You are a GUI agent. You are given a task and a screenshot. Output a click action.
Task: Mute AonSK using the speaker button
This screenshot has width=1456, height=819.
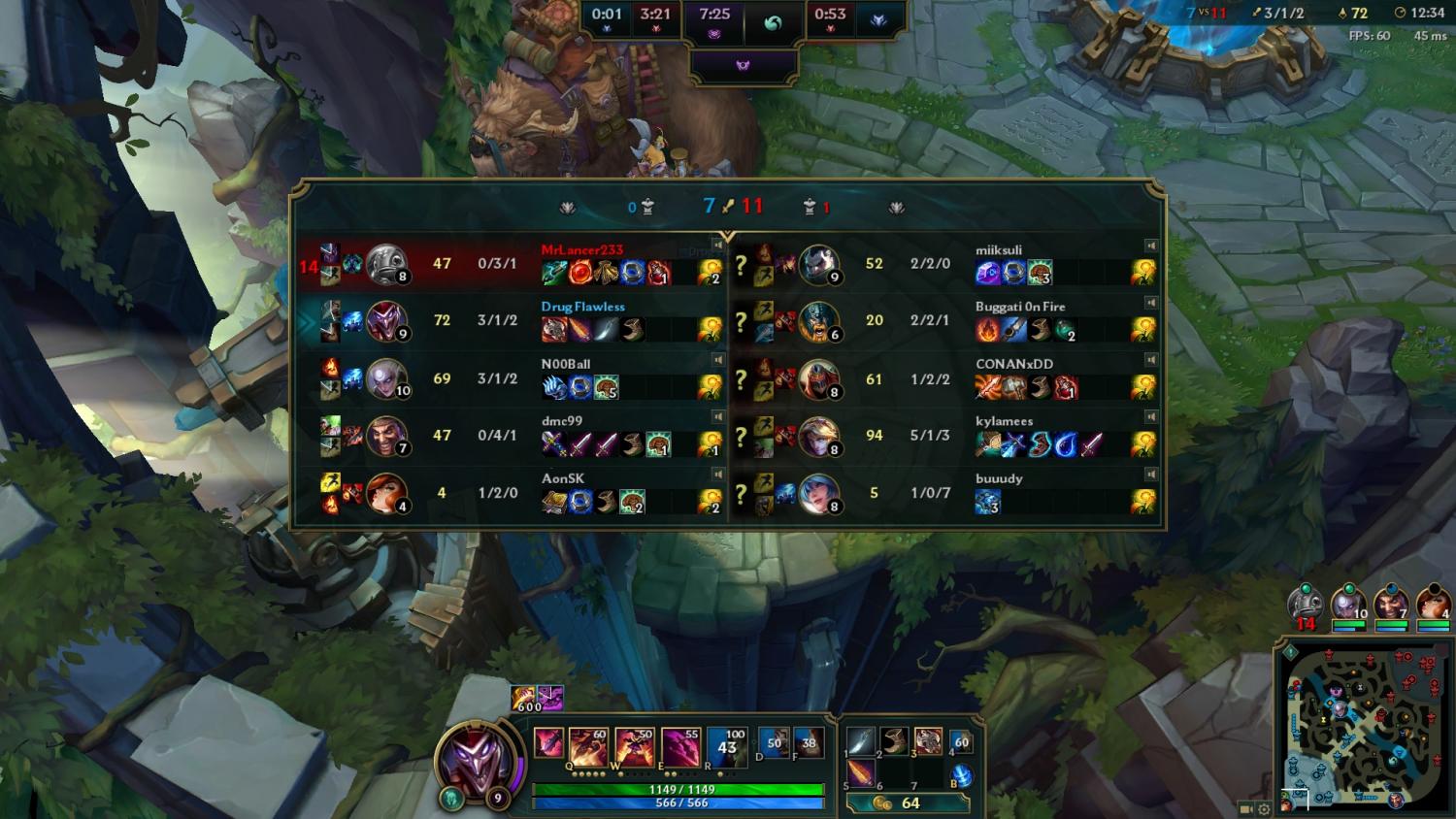pyautogui.click(x=718, y=475)
